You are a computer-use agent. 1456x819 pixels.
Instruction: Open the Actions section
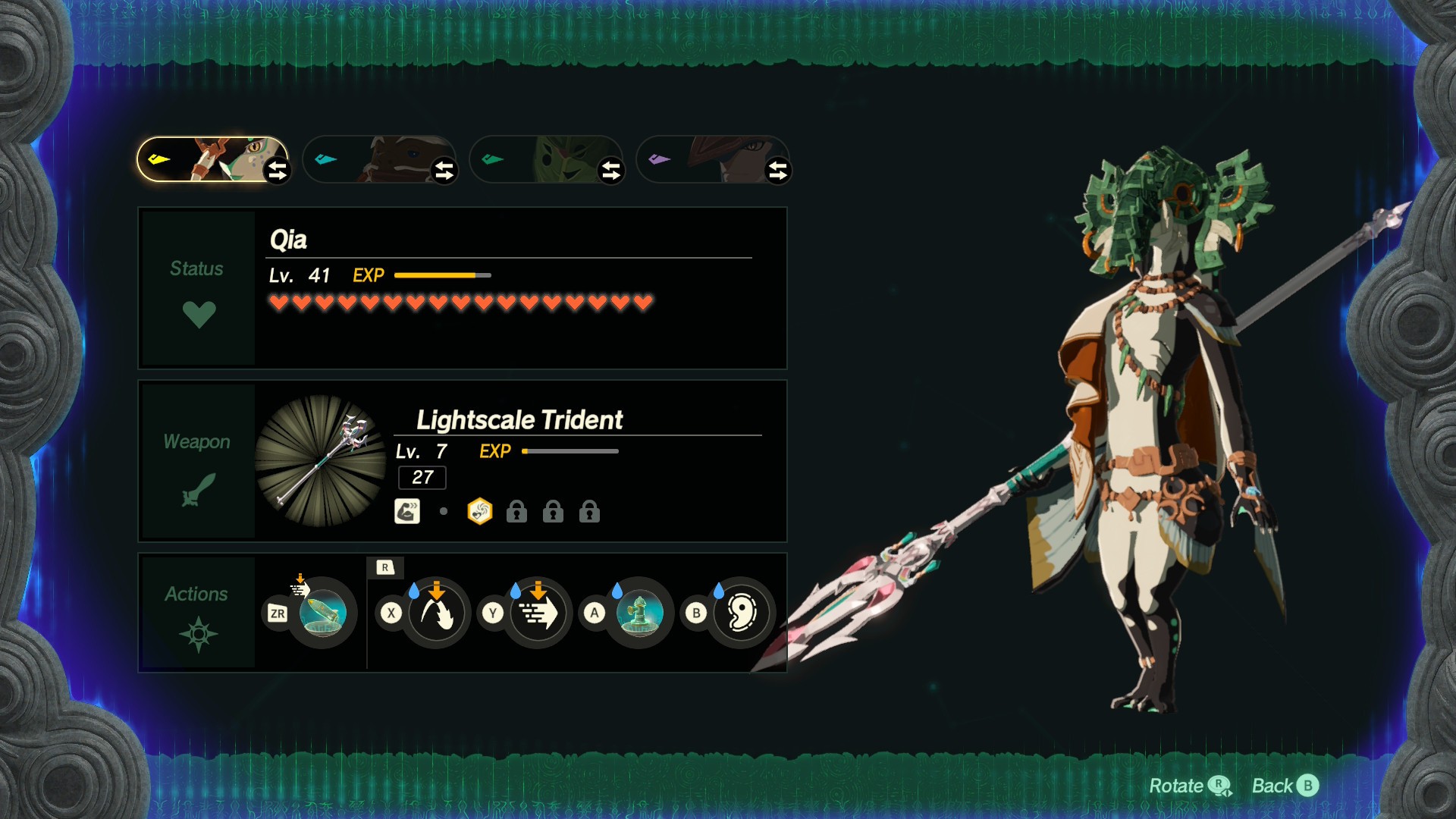click(198, 612)
